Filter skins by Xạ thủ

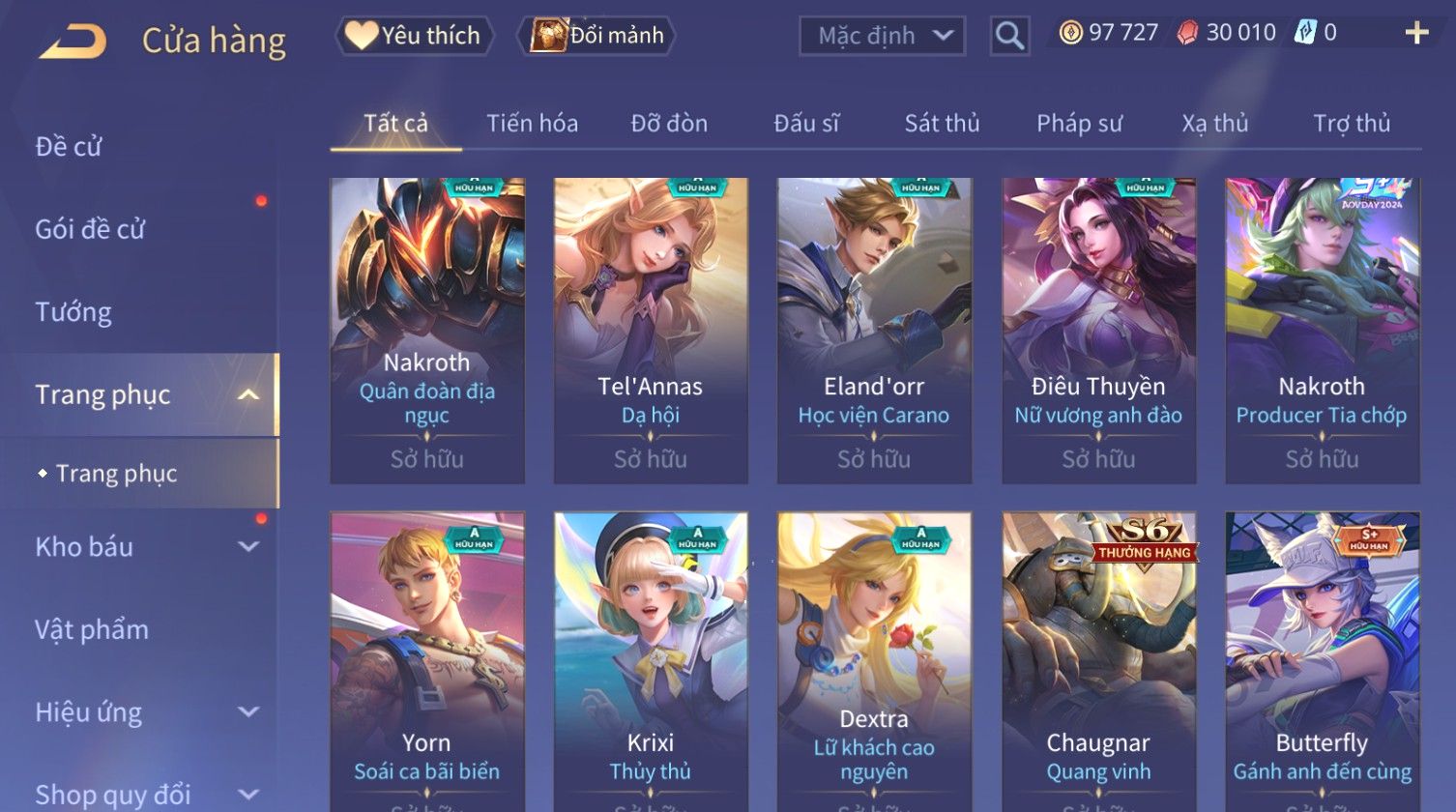pyautogui.click(x=1215, y=124)
